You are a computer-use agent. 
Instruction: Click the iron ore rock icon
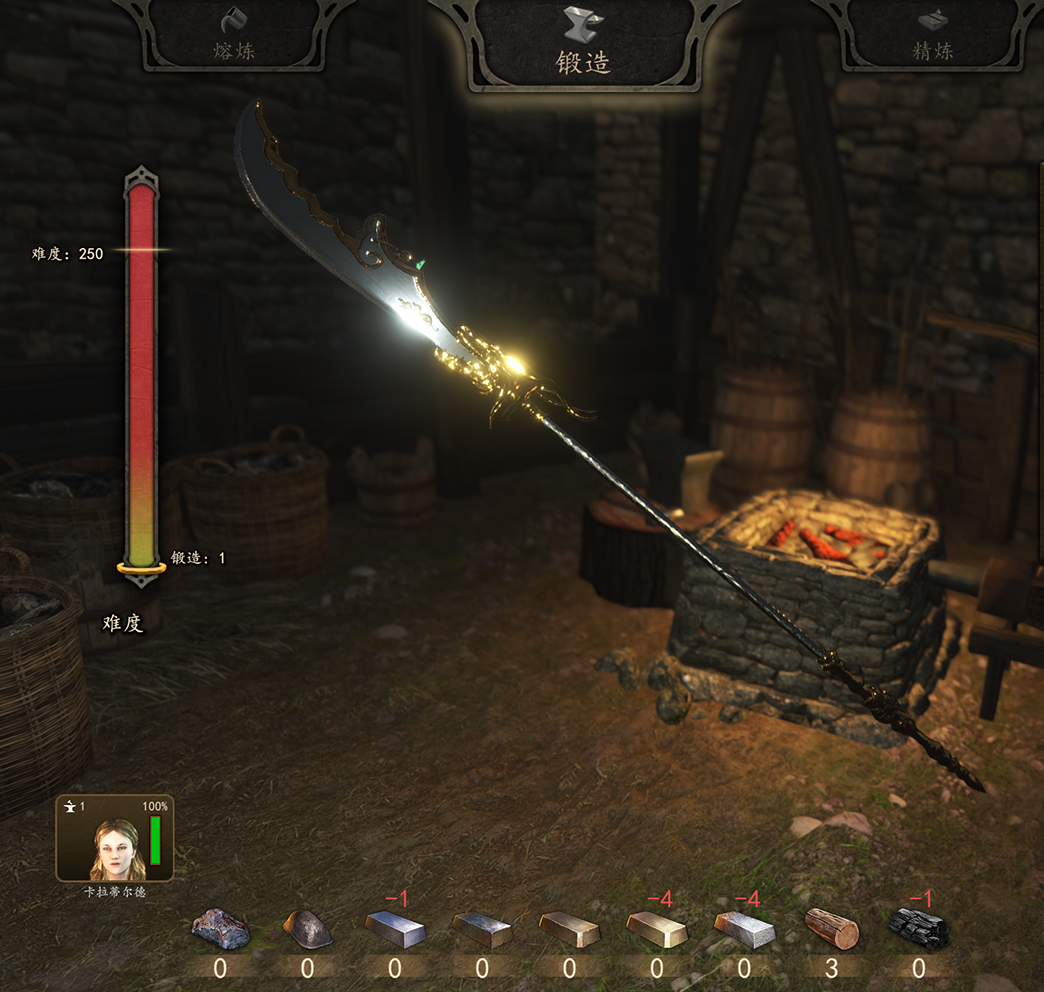[x=221, y=929]
